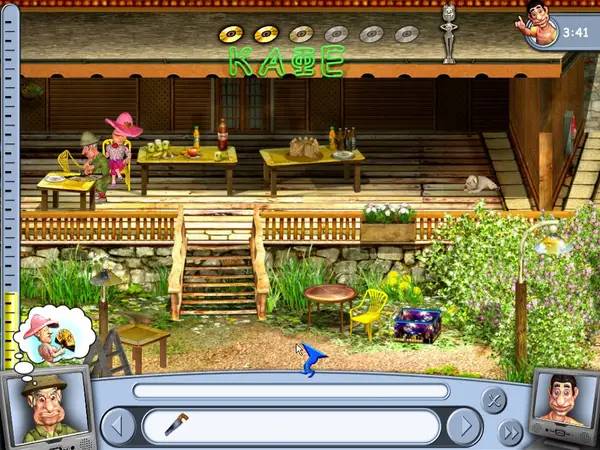Click Woody's portrait monitor

564,405
